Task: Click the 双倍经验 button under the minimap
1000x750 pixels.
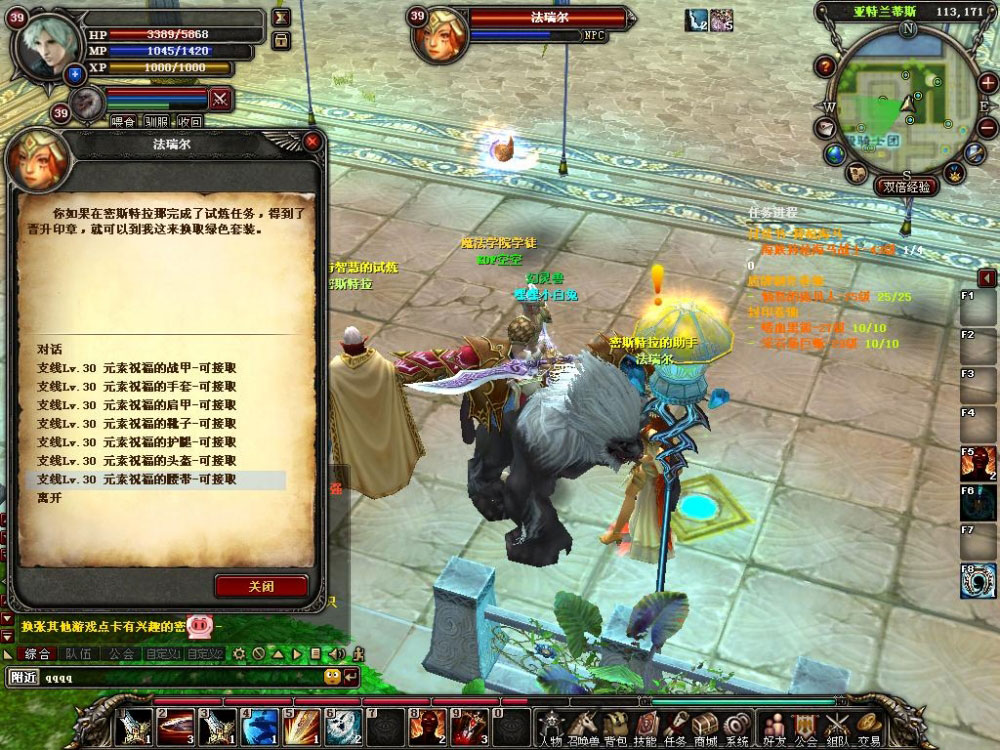Action: [908, 186]
